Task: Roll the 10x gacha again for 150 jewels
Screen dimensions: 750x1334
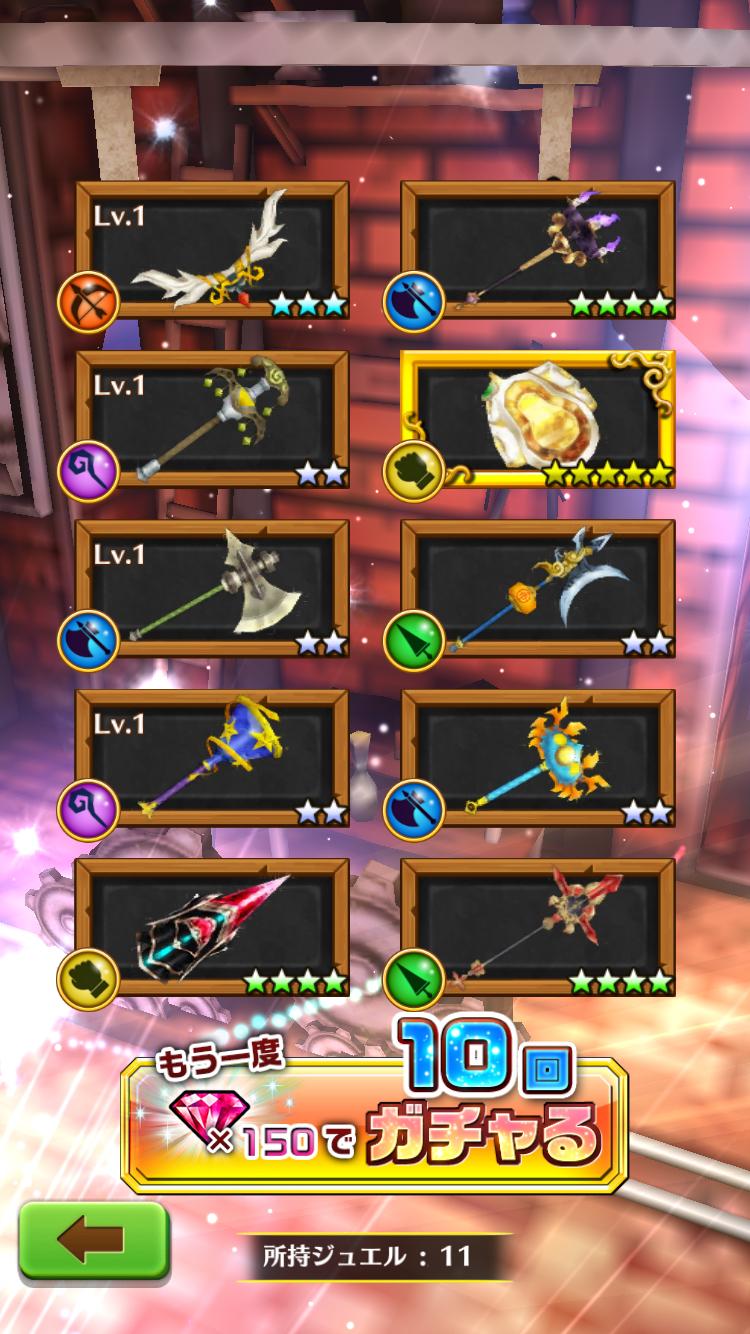Action: pos(374,1125)
